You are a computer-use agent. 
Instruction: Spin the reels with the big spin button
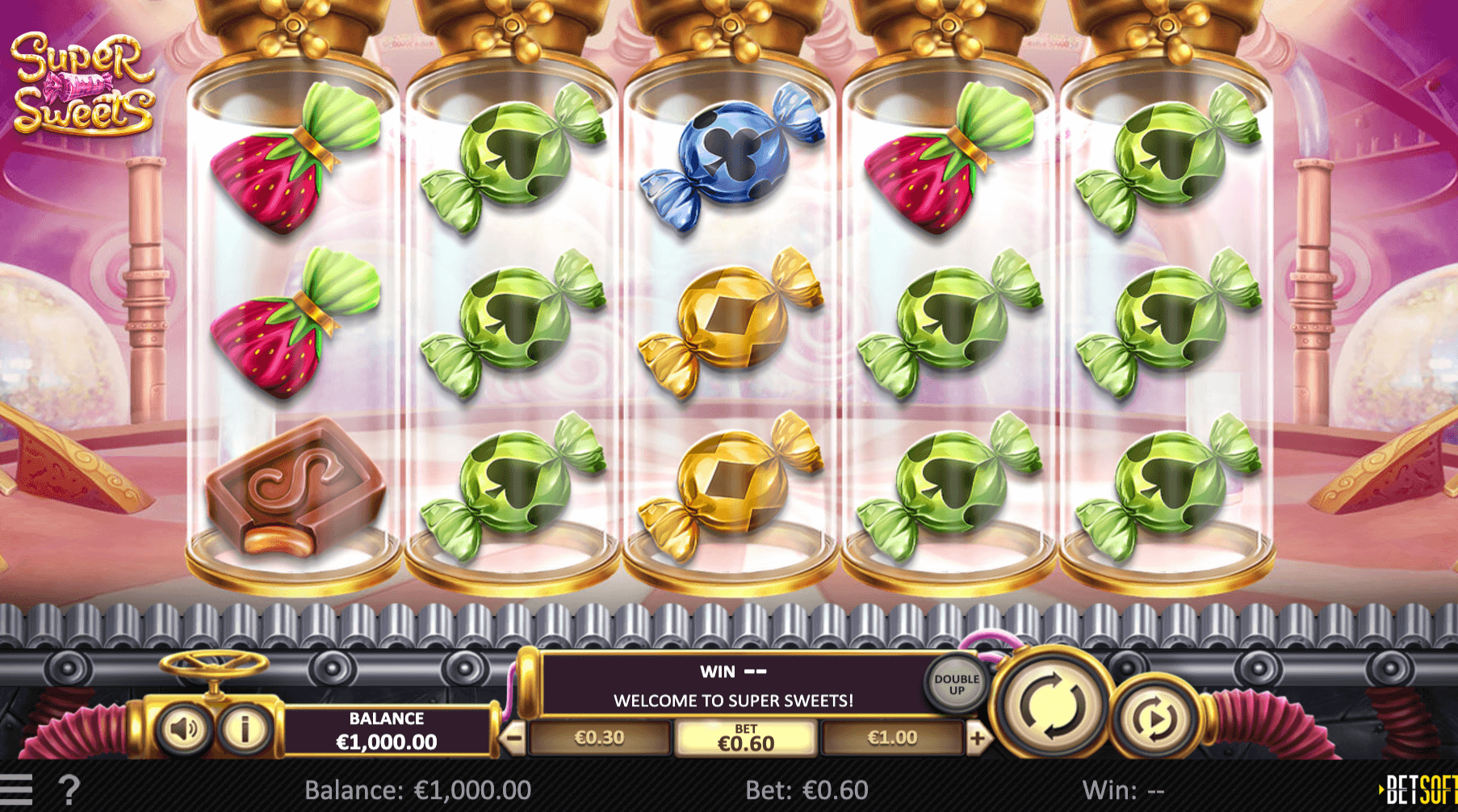[x=1050, y=706]
